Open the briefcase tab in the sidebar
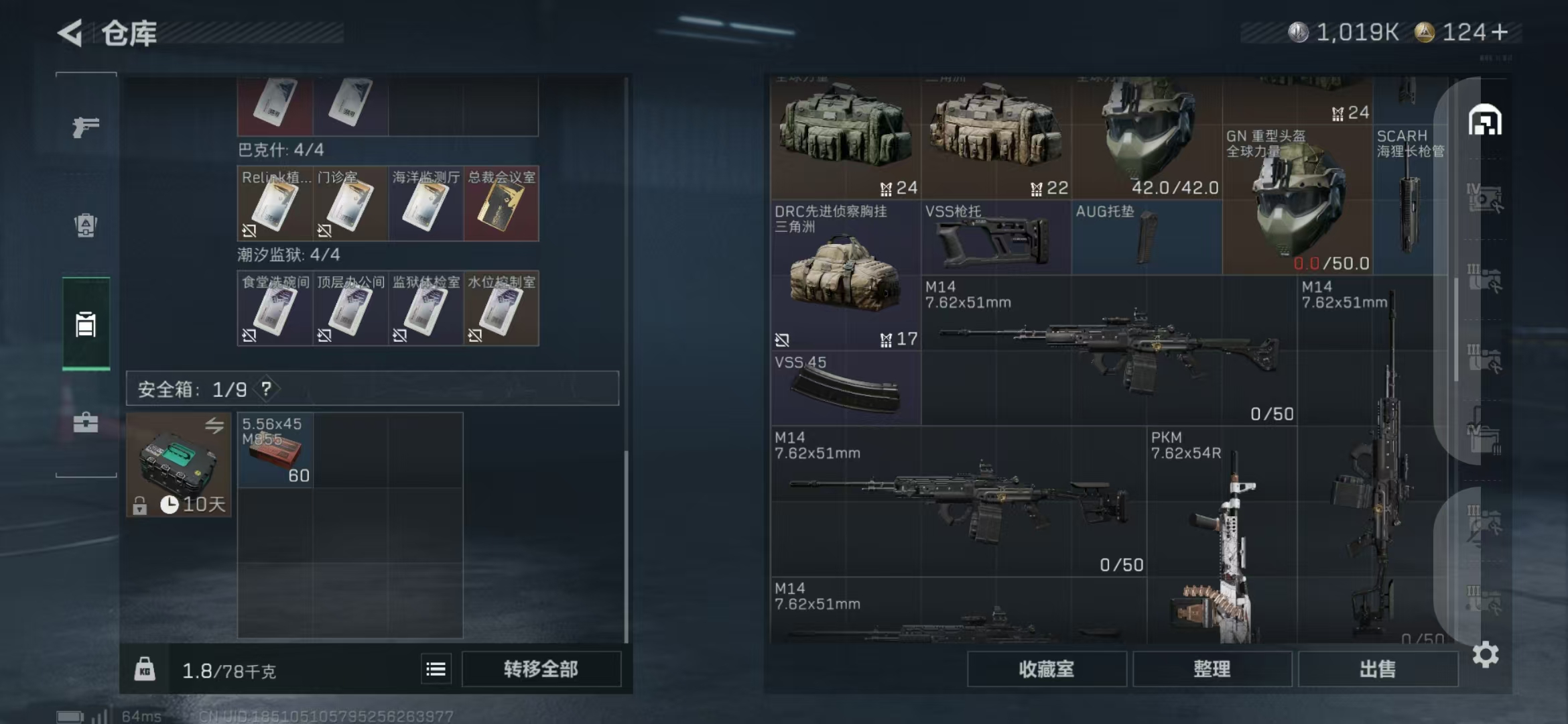This screenshot has height=724, width=1568. pos(86,422)
